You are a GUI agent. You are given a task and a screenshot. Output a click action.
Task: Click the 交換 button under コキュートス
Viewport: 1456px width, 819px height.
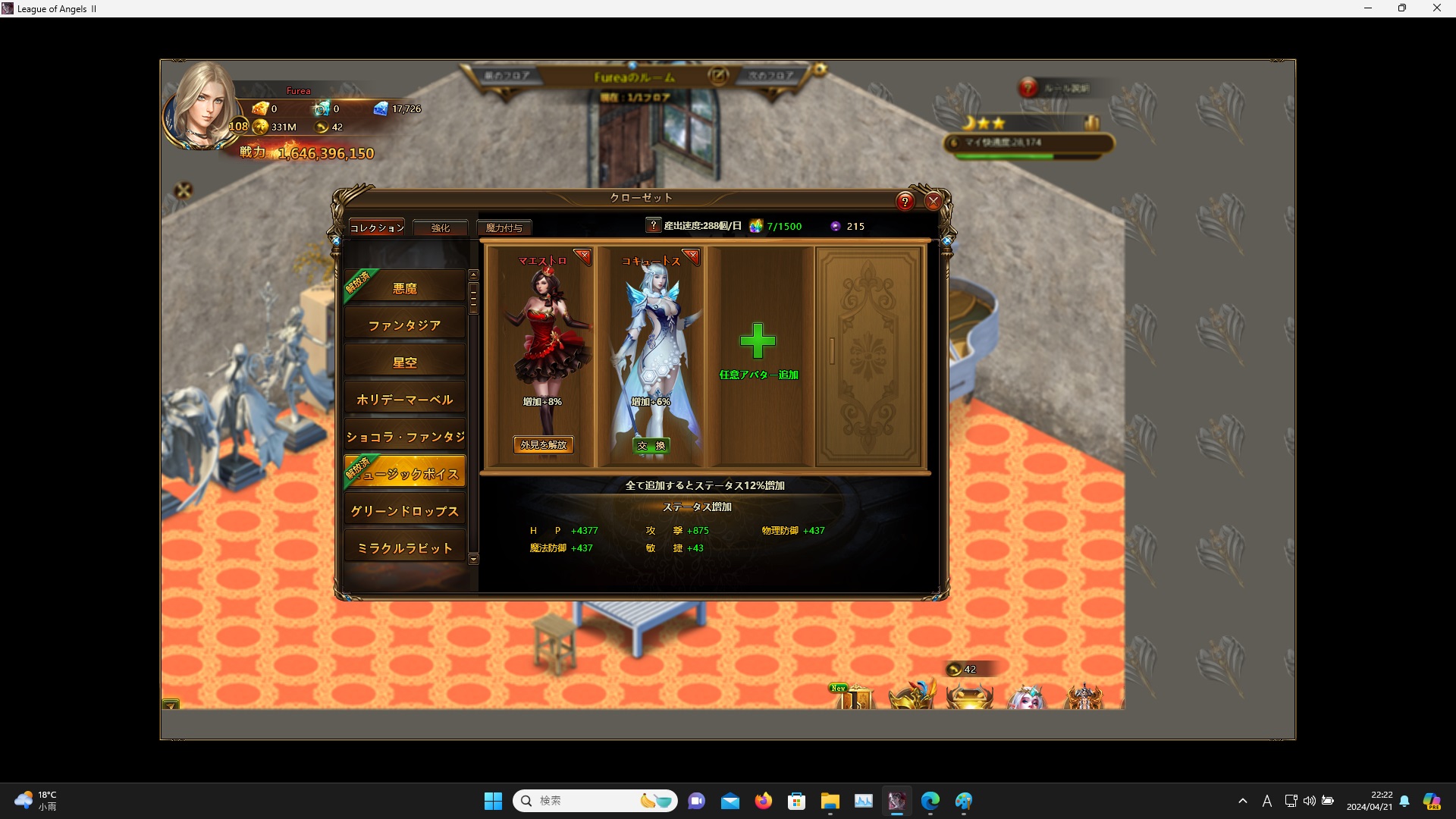click(x=651, y=446)
